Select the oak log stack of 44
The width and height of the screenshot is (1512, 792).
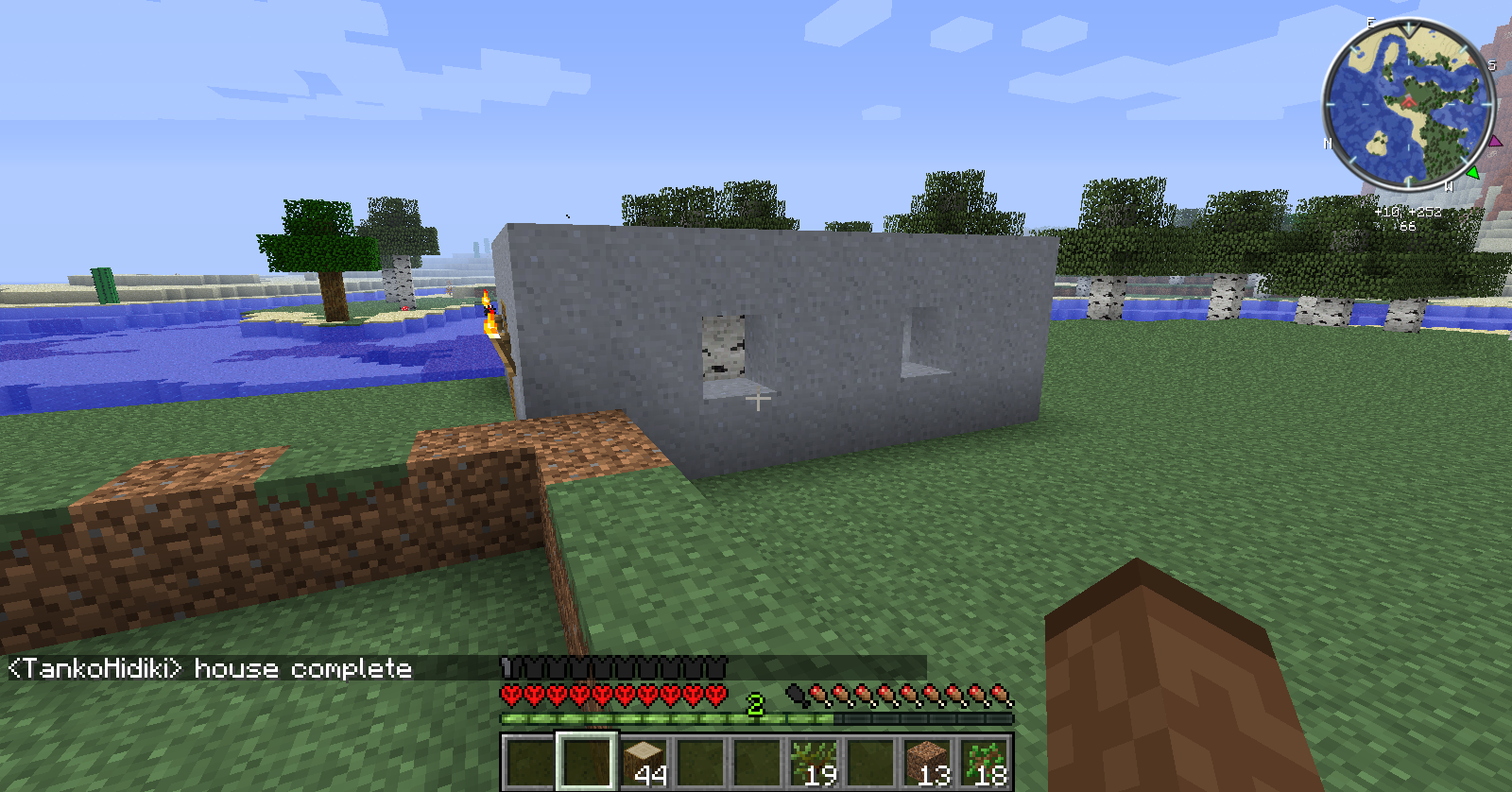click(x=644, y=762)
